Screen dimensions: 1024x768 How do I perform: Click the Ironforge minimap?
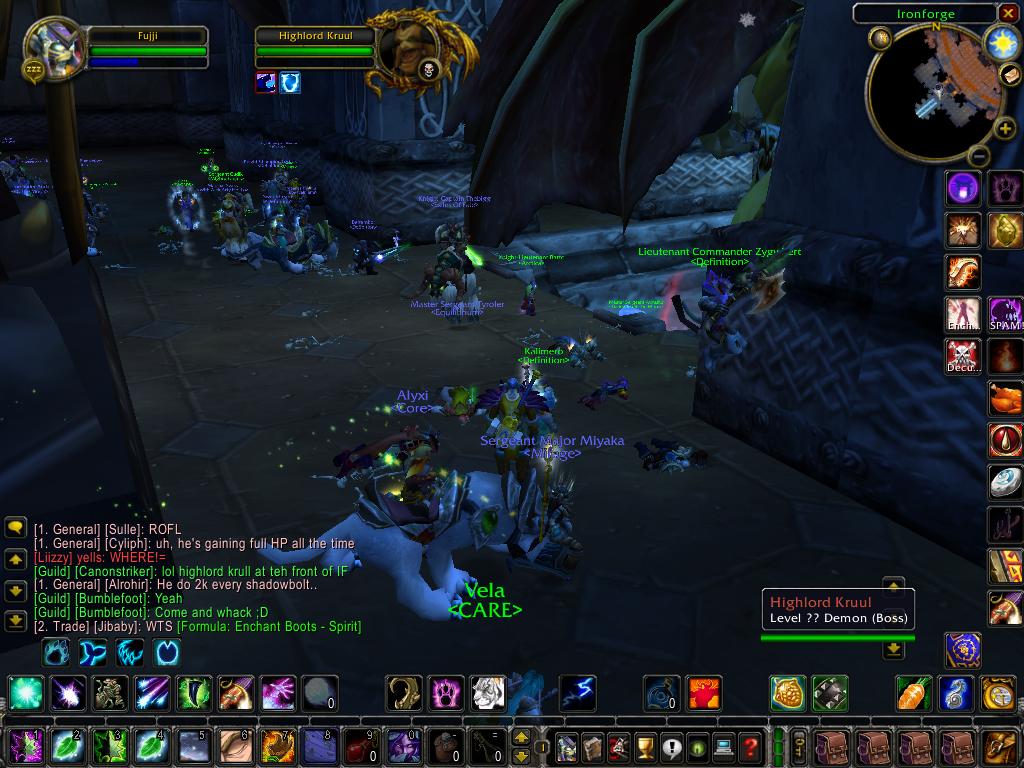(933, 92)
